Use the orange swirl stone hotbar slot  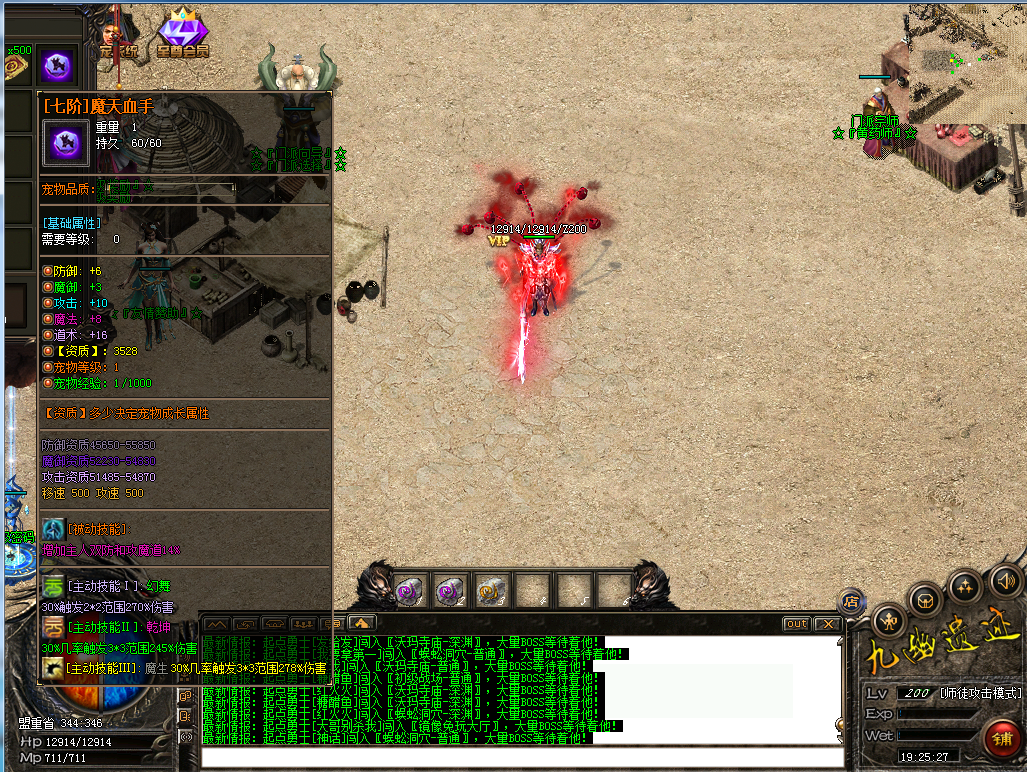(x=490, y=589)
